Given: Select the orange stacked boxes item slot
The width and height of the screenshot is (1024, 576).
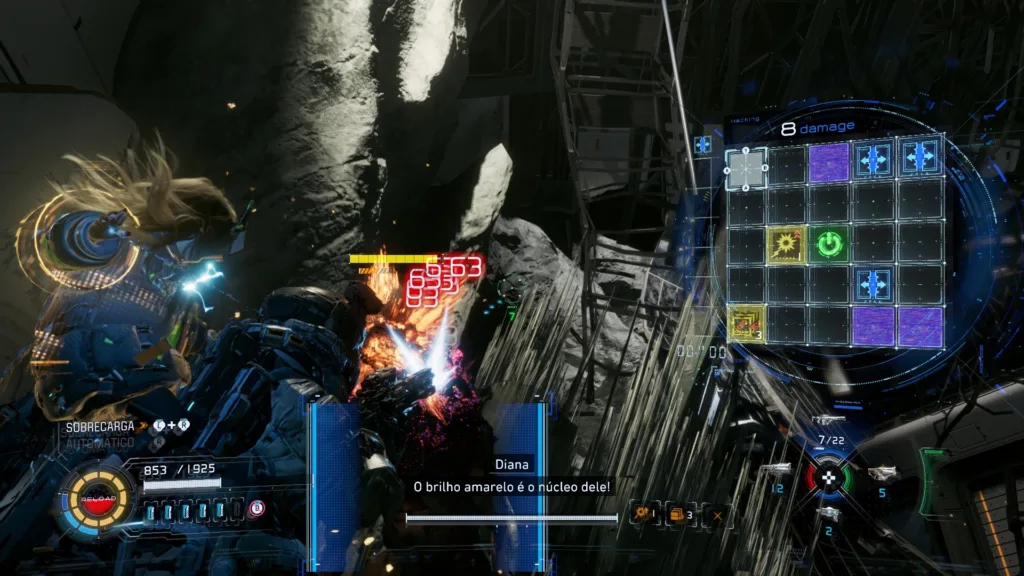Looking at the screenshot, I should click(x=680, y=514).
